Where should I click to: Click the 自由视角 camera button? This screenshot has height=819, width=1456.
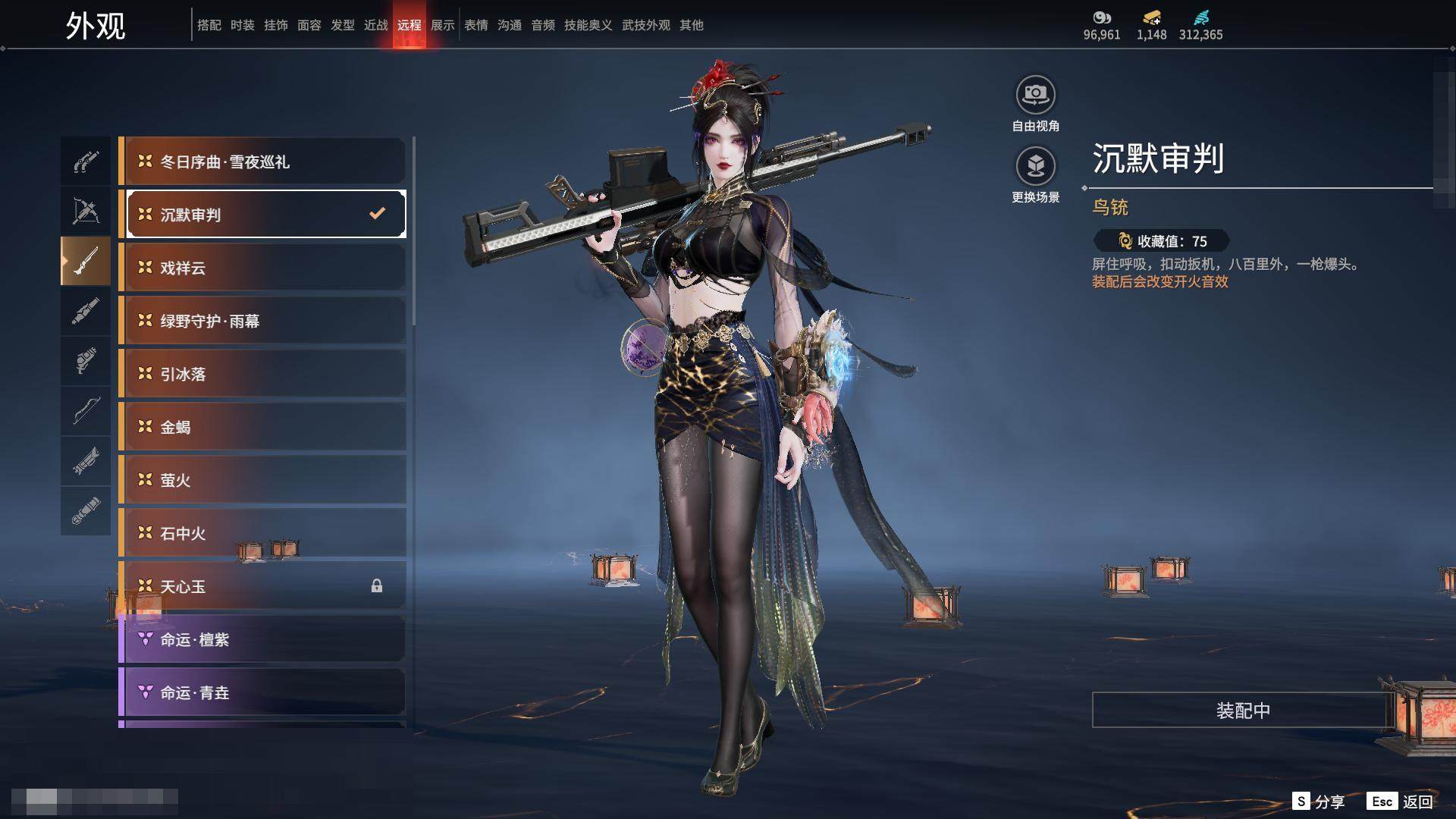coord(1035,96)
